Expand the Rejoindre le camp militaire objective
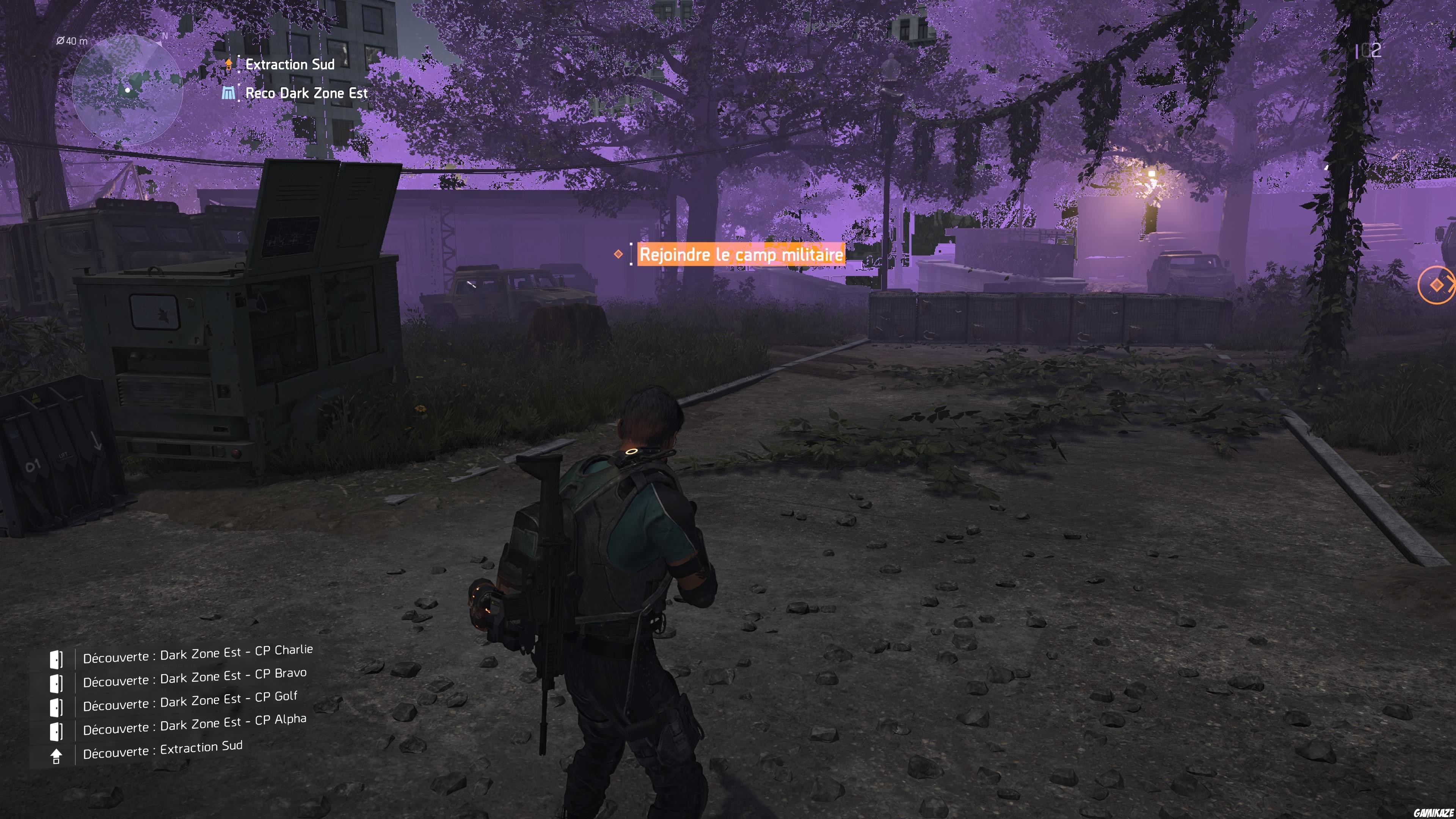Viewport: 1456px width, 819px height. (741, 255)
